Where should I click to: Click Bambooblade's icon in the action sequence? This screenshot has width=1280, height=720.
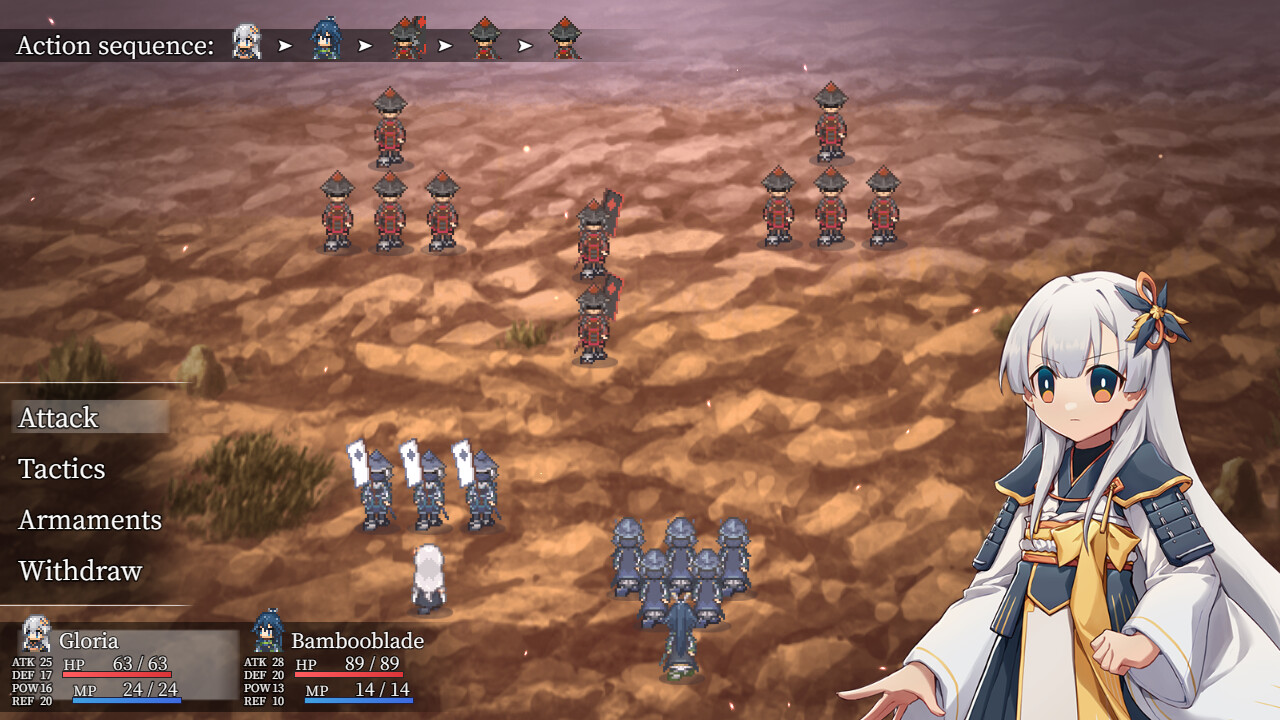click(x=326, y=41)
